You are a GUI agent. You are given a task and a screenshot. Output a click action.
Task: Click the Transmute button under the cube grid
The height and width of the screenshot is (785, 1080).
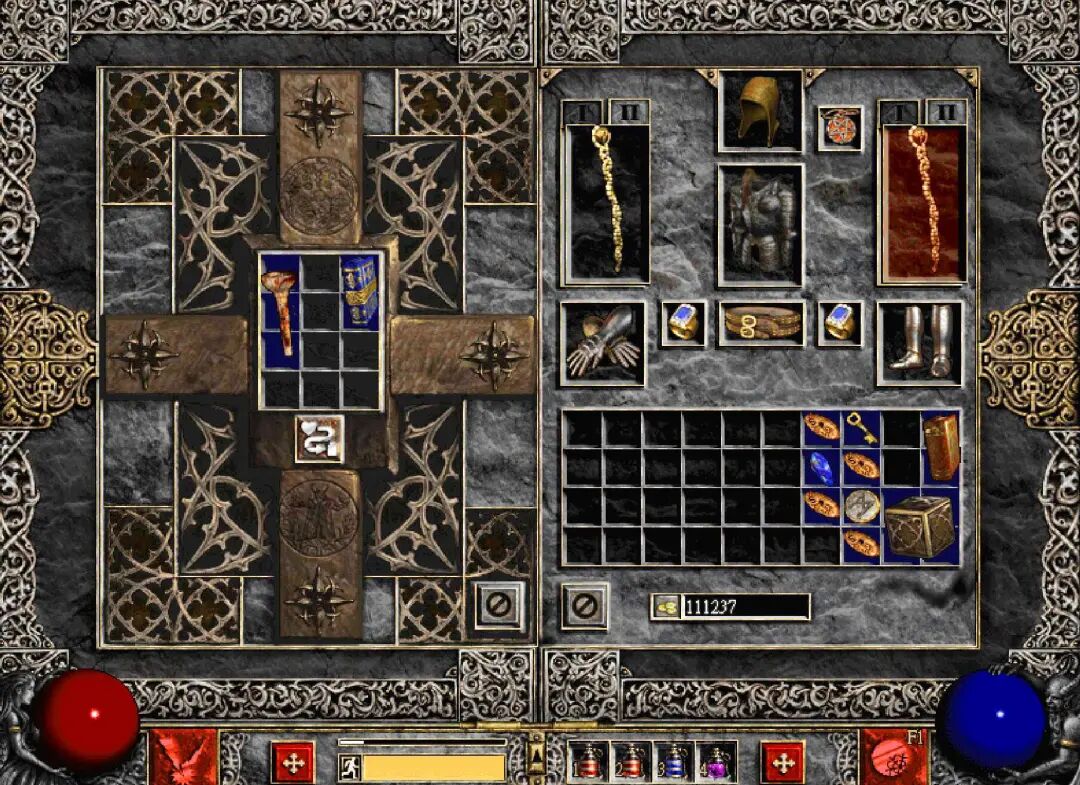[320, 439]
